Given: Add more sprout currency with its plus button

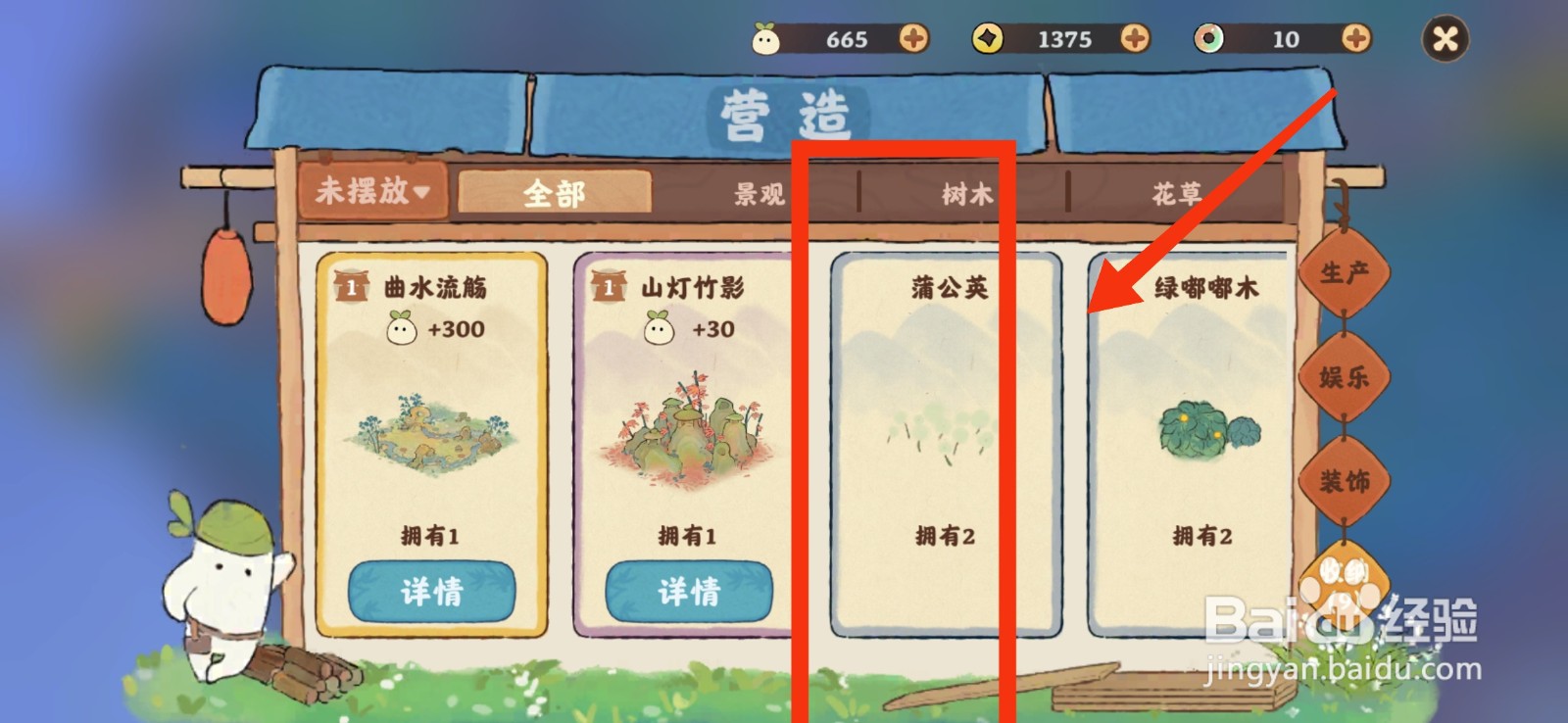Looking at the screenshot, I should (x=915, y=39).
